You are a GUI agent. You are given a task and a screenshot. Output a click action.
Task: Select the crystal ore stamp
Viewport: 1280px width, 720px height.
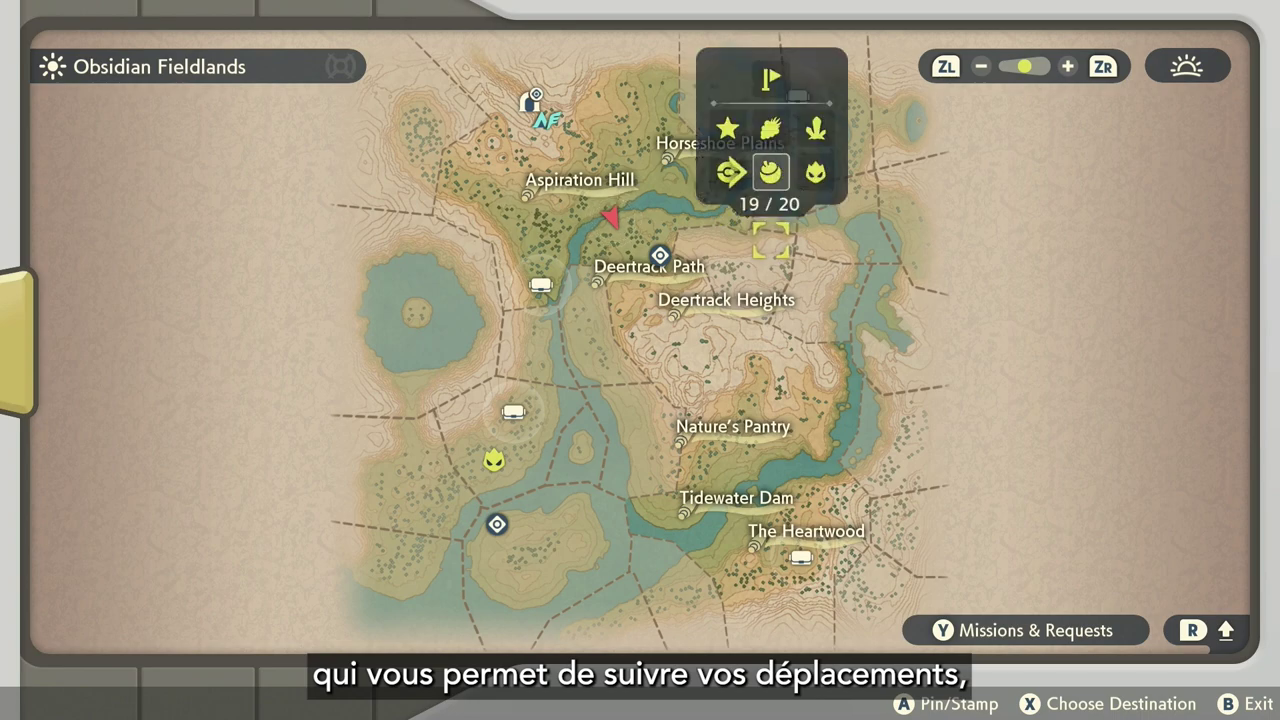tap(816, 128)
